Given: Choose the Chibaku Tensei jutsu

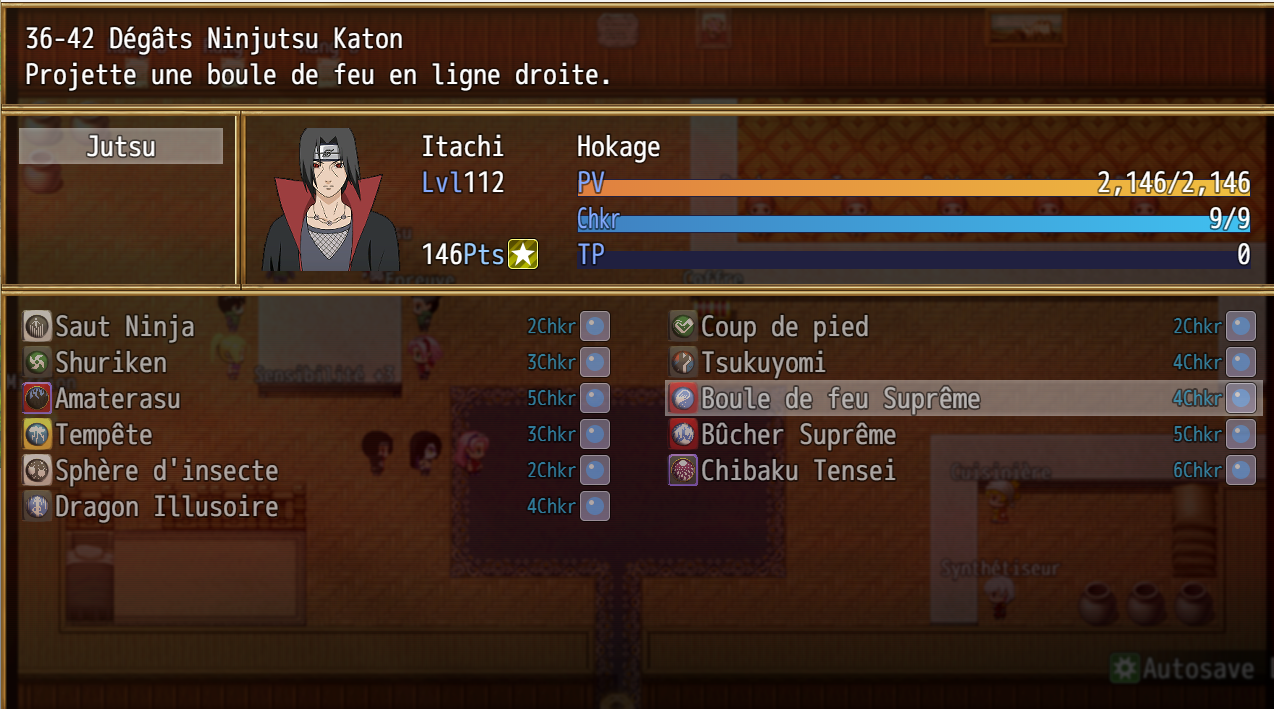Looking at the screenshot, I should tap(798, 471).
